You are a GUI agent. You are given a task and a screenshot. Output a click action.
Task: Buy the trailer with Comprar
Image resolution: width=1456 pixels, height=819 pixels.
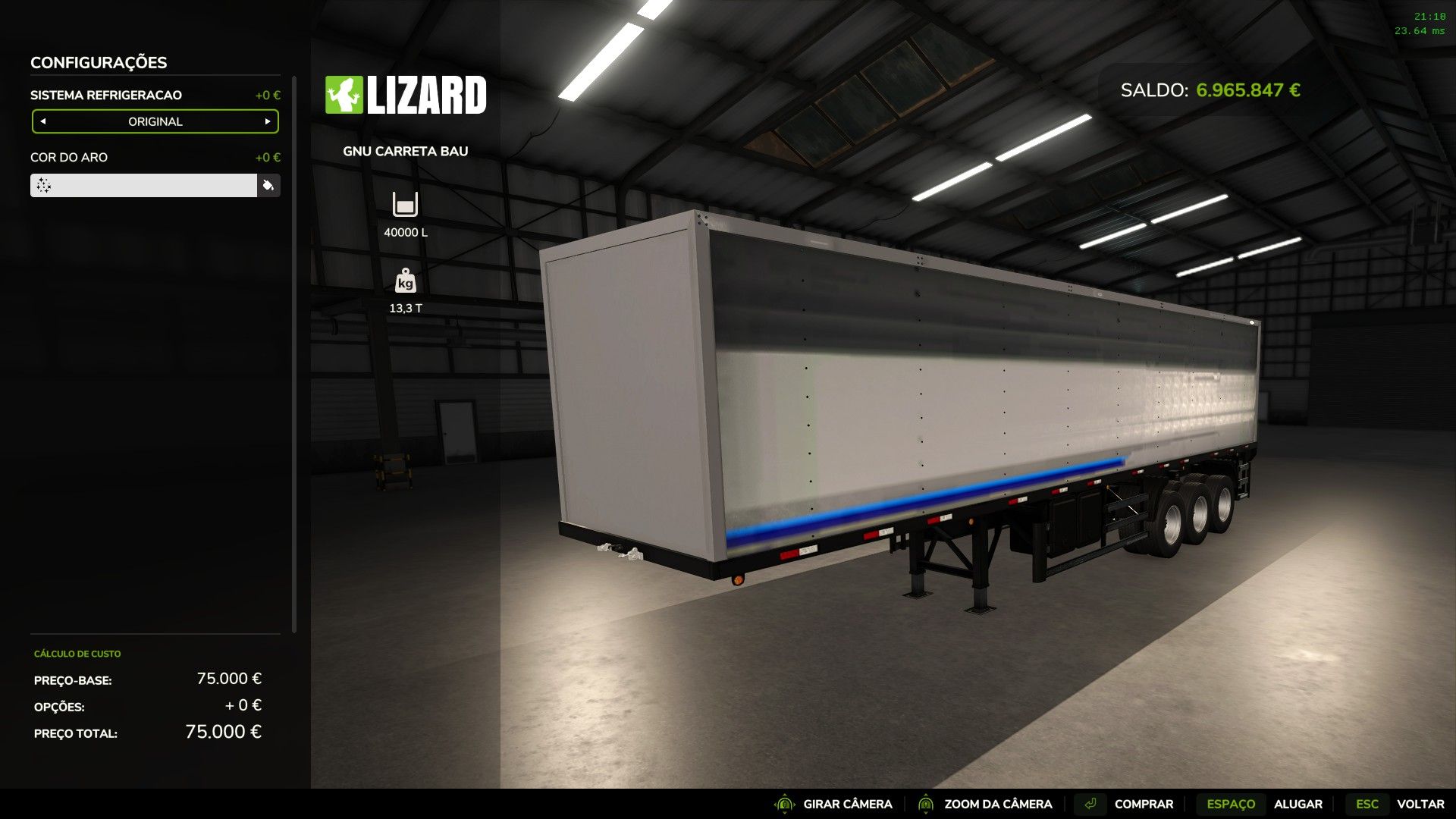(x=1143, y=804)
